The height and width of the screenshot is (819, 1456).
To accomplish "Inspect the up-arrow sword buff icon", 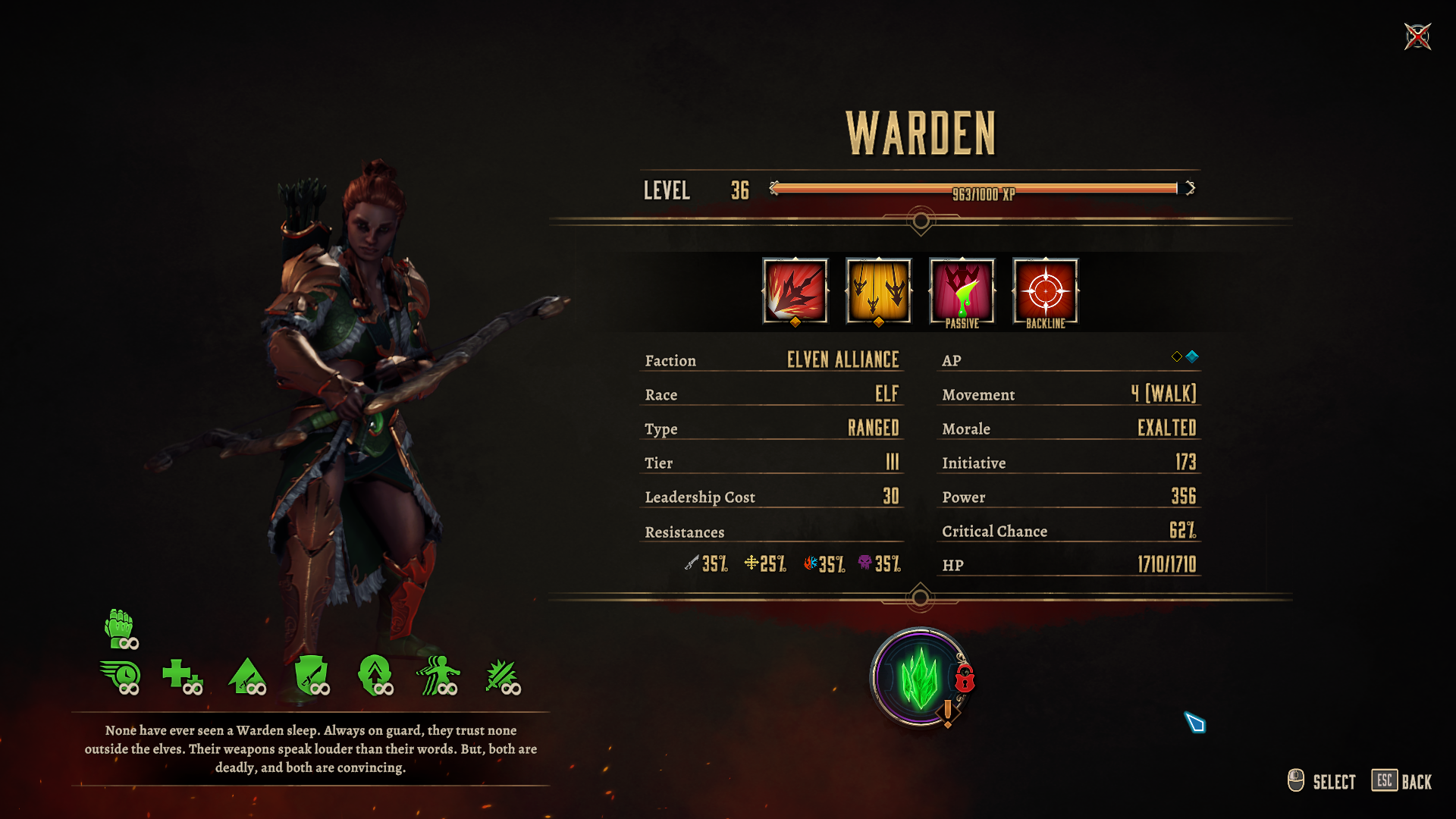I will (x=247, y=675).
